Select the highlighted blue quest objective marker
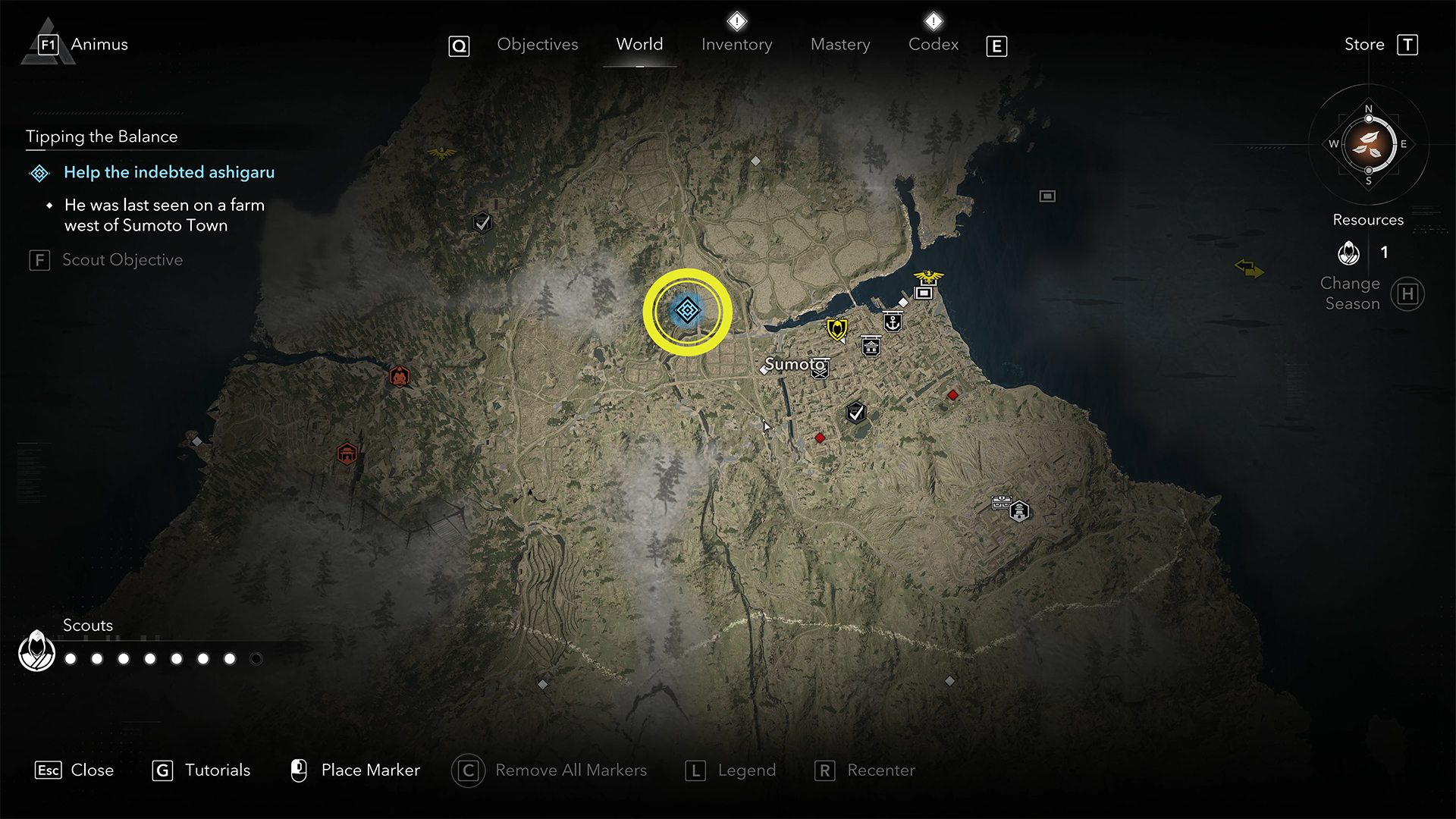 [x=687, y=311]
